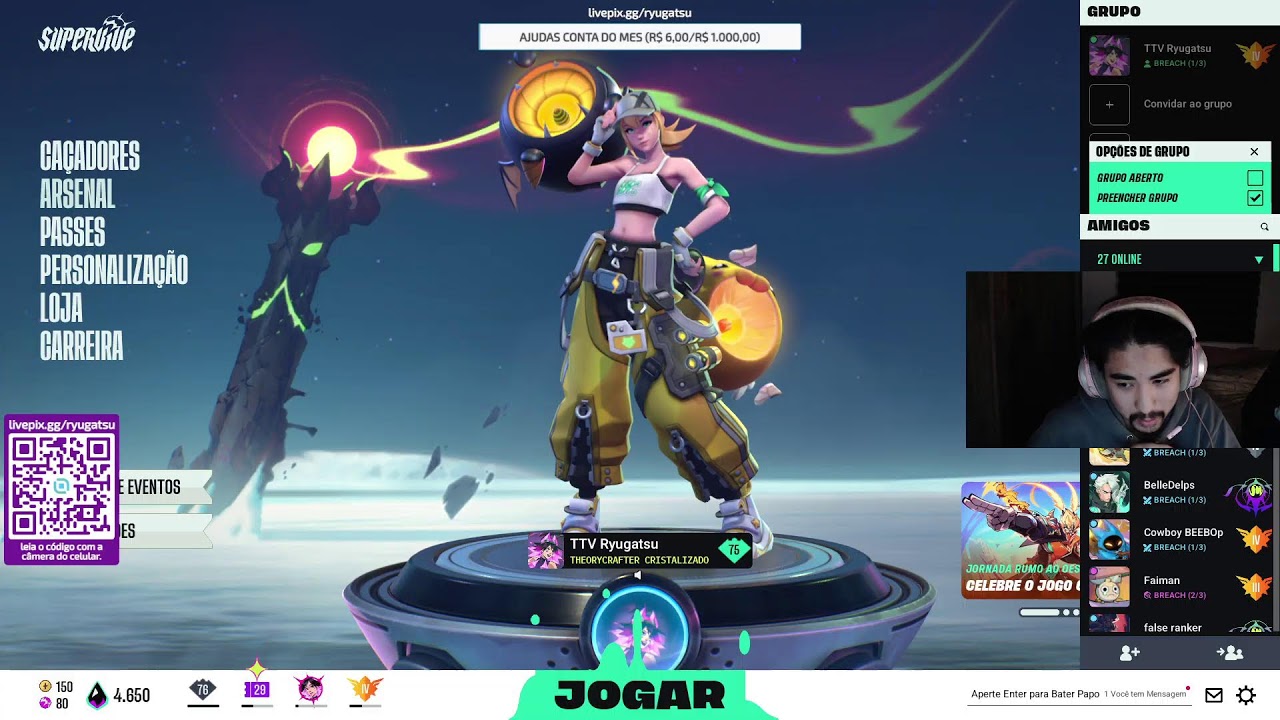Invite a player with Convidar ao grupo
The width and height of the screenshot is (1280, 720).
pyautogui.click(x=1109, y=104)
